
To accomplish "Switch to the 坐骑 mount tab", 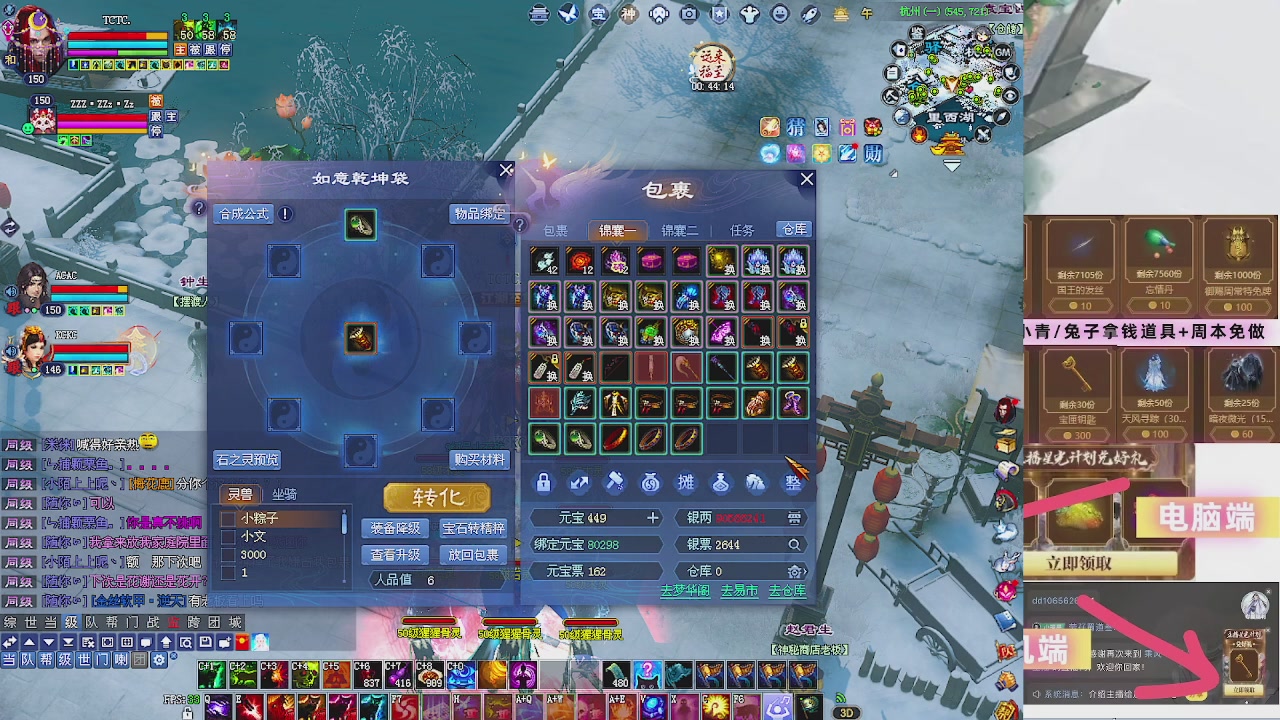I will (x=284, y=494).
